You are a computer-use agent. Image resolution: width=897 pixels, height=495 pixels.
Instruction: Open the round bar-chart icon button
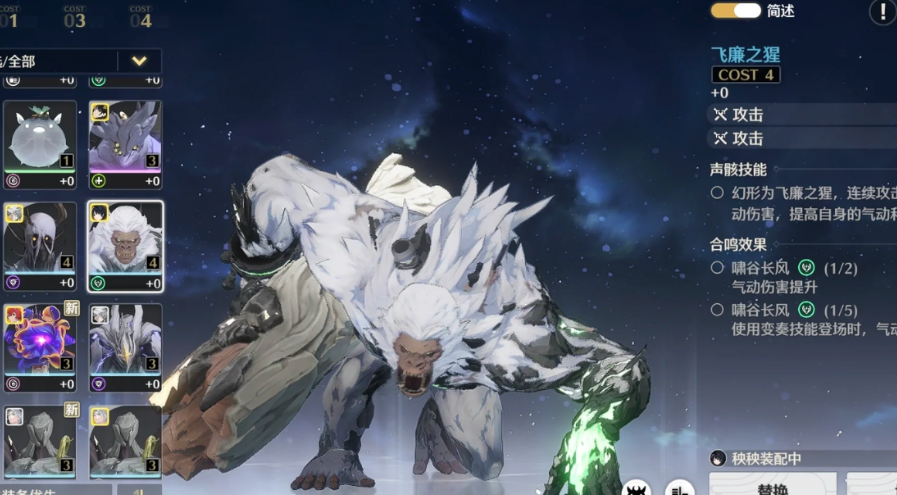point(682,488)
